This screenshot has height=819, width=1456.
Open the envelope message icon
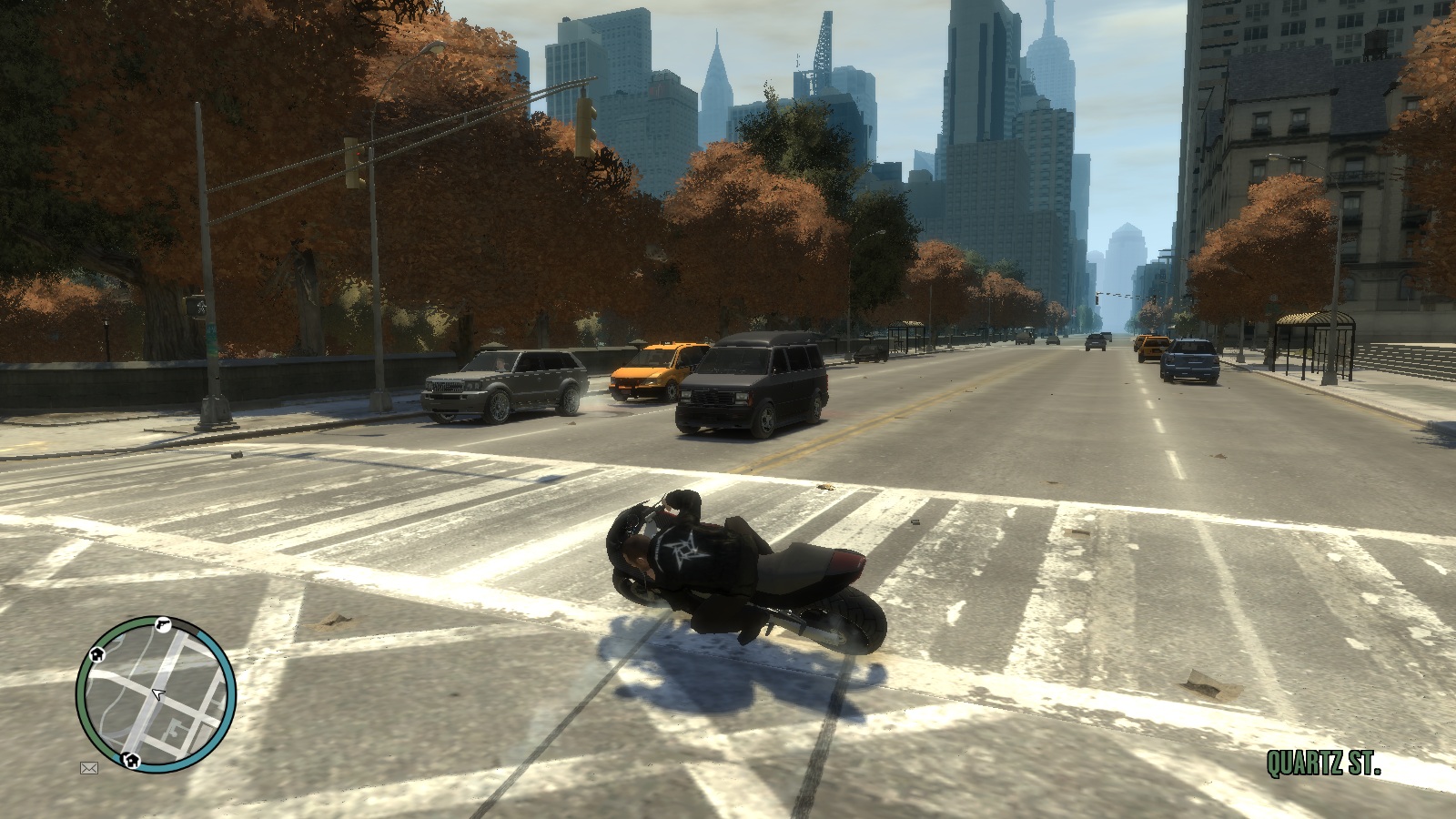click(x=89, y=768)
